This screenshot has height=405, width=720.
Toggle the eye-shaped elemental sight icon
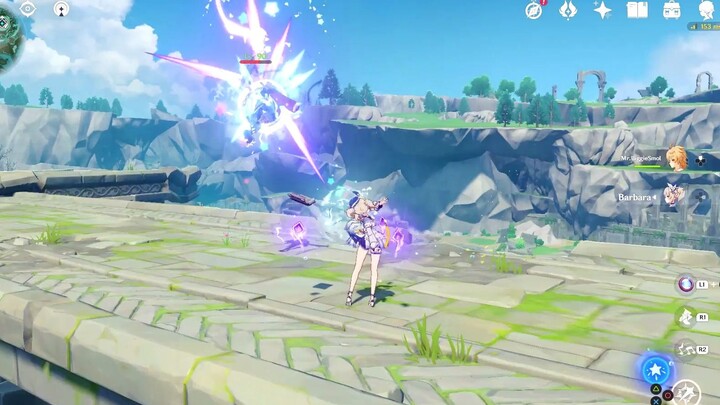click(27, 8)
